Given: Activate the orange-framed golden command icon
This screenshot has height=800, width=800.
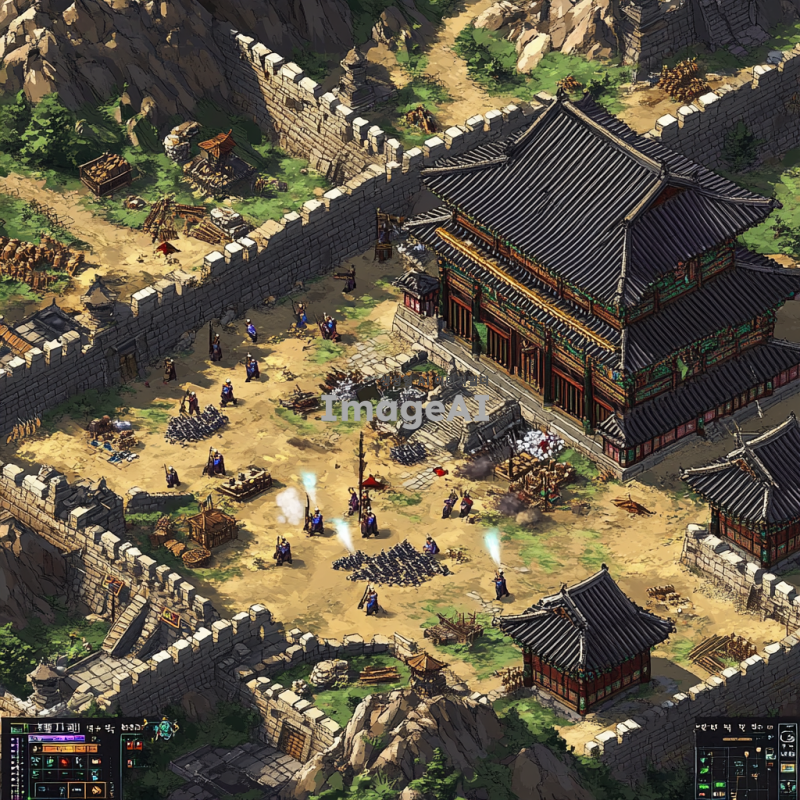Looking at the screenshot, I should click(x=96, y=790).
